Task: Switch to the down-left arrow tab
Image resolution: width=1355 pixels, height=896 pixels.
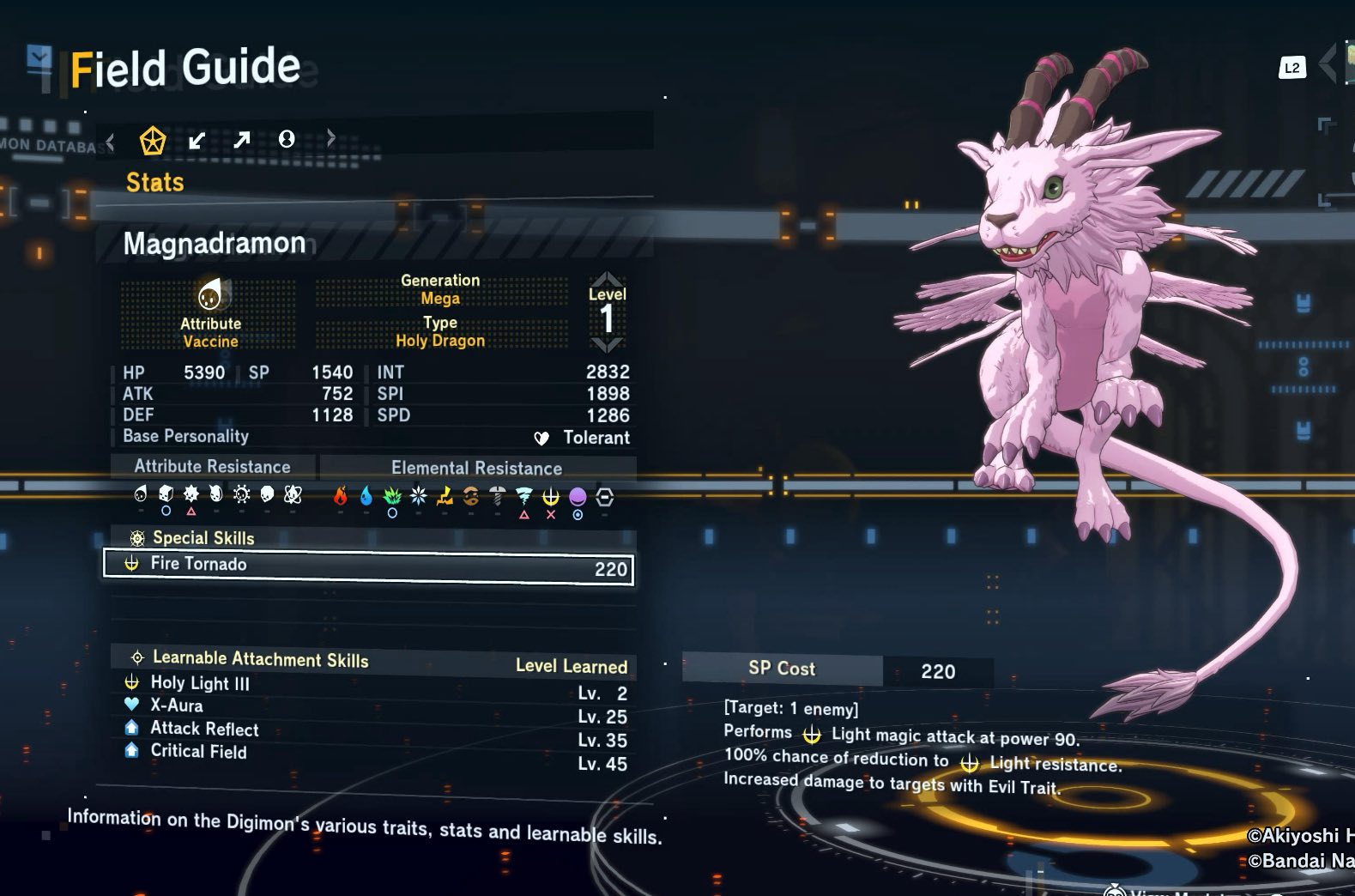Action: (x=197, y=140)
